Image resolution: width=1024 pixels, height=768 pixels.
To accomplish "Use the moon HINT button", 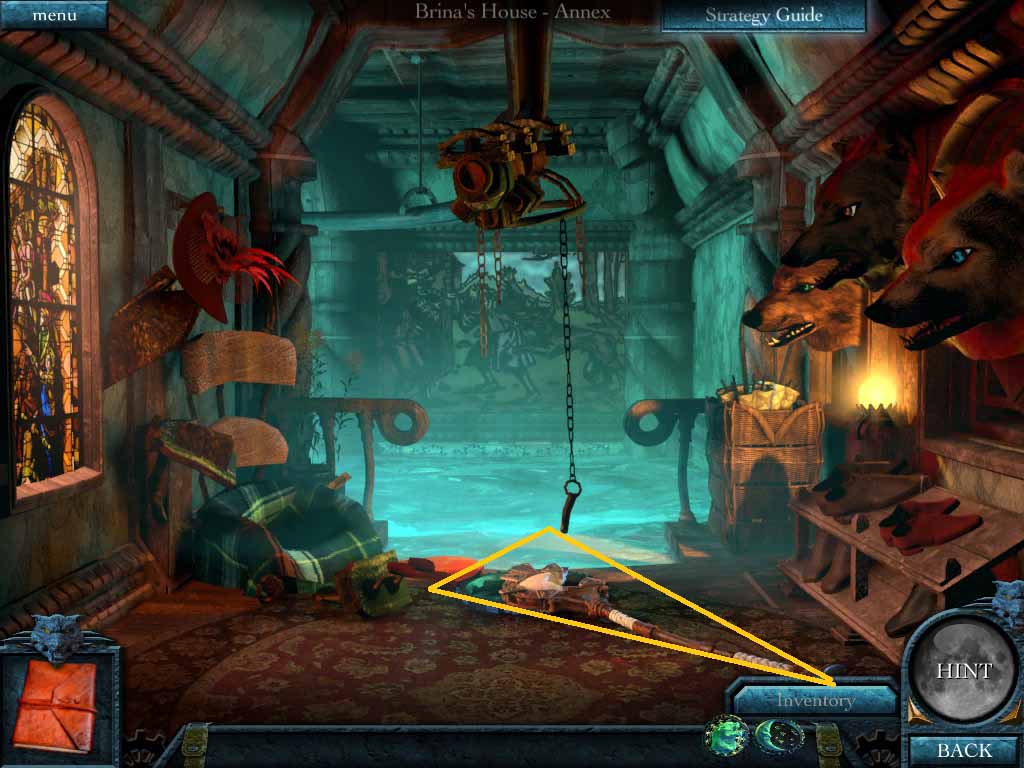I will click(x=964, y=671).
